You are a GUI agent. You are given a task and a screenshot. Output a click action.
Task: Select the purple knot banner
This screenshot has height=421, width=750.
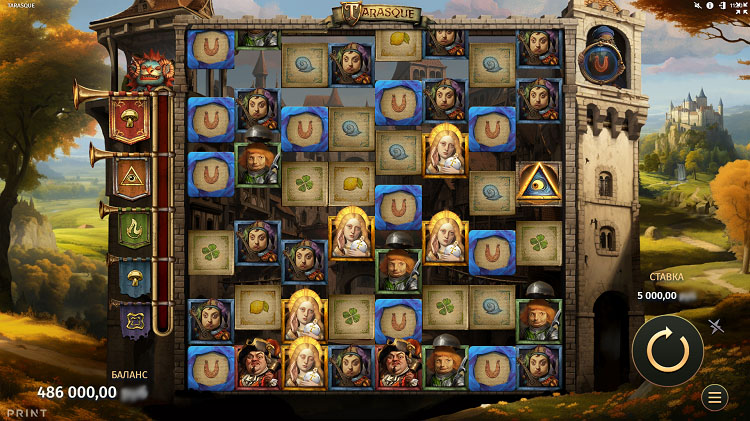135,321
